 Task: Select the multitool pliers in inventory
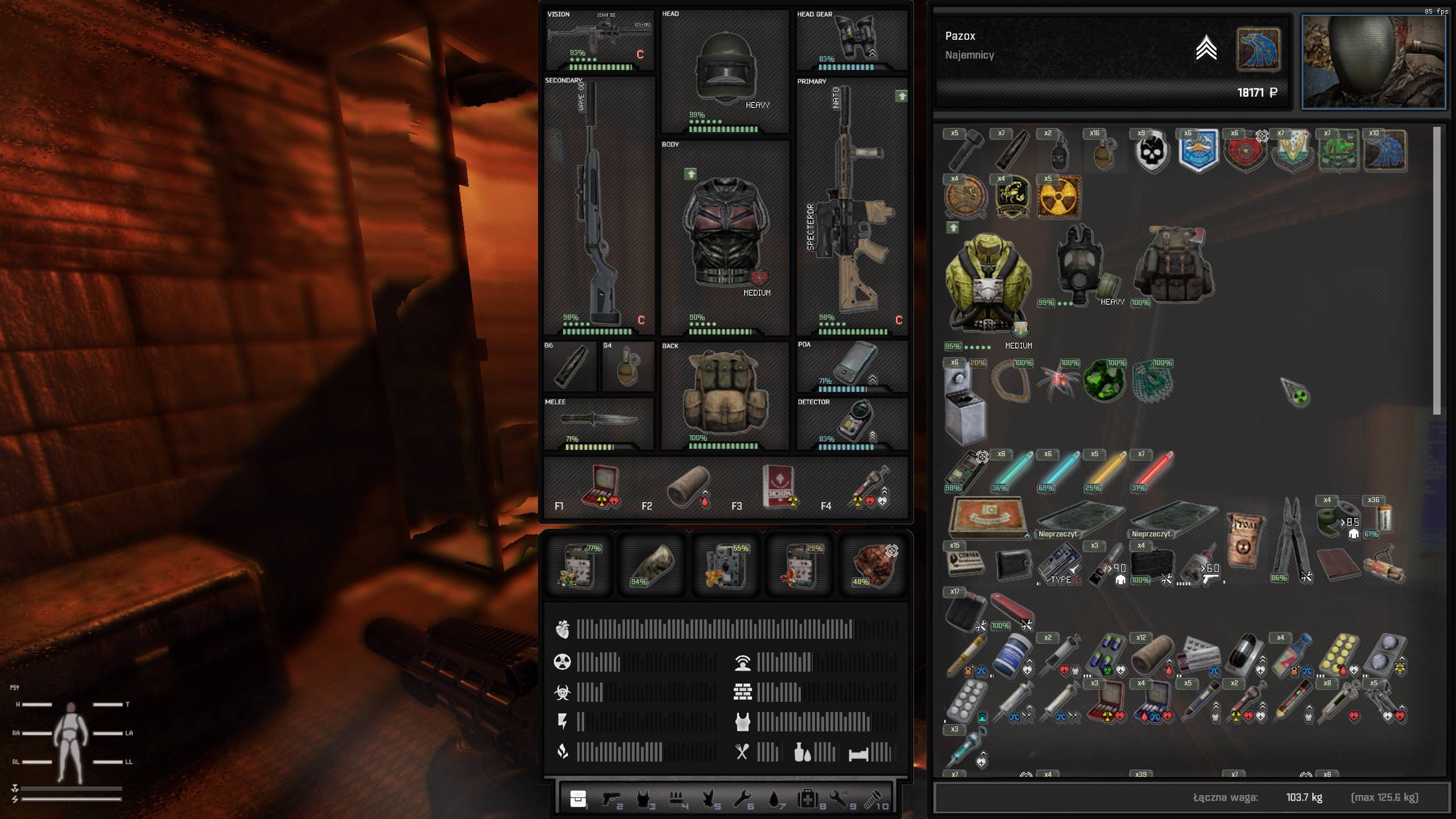click(1290, 537)
